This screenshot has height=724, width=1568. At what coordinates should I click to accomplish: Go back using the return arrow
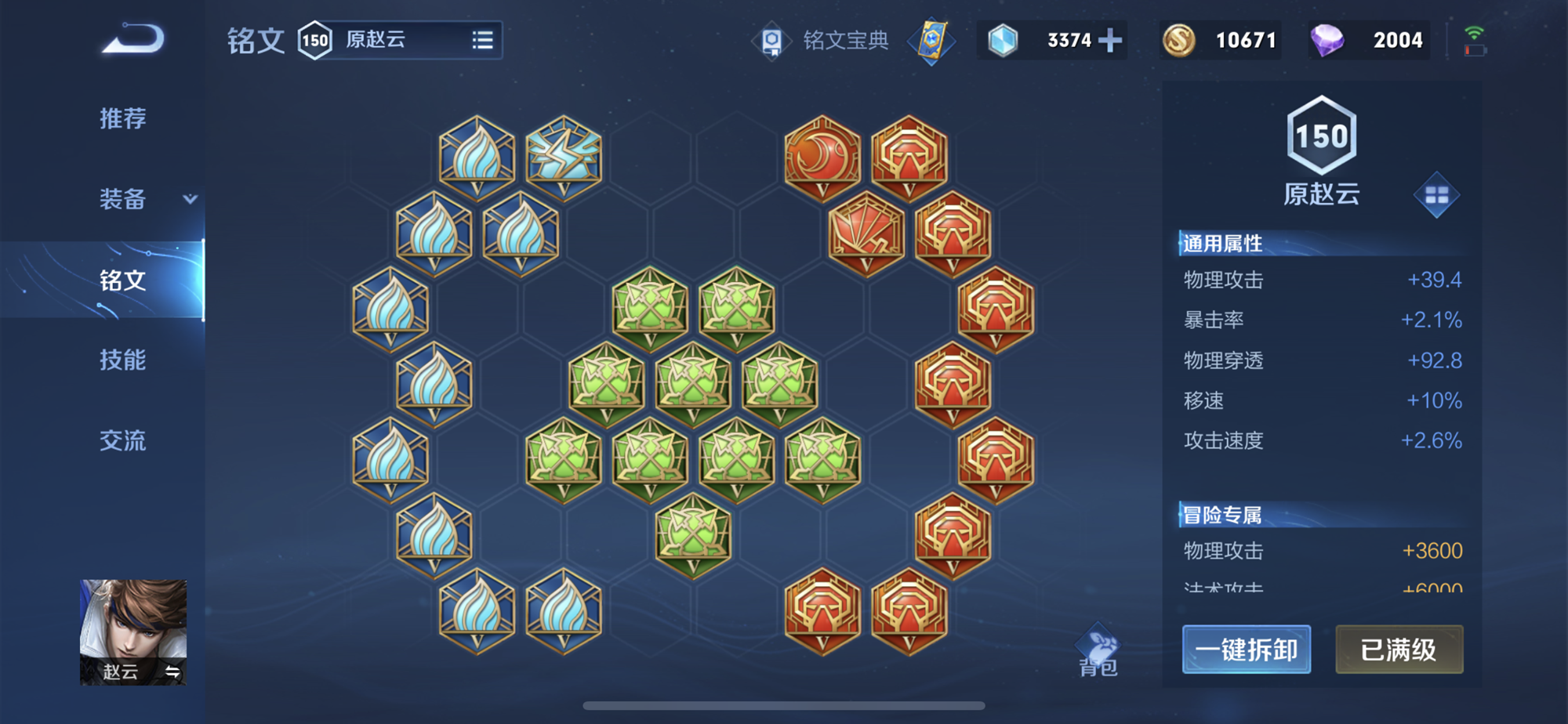coord(133,39)
